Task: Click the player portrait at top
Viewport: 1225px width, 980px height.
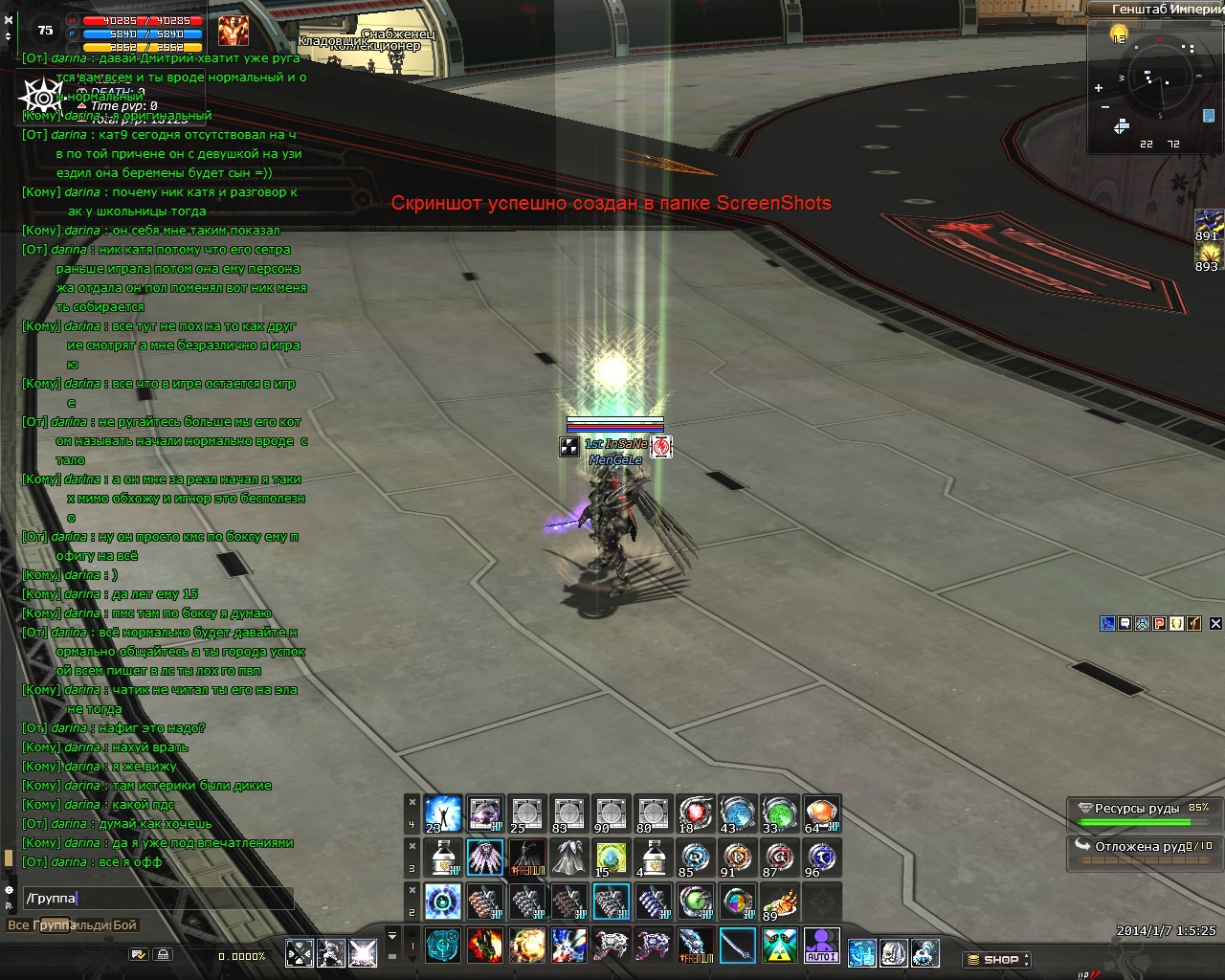Action: [x=233, y=32]
